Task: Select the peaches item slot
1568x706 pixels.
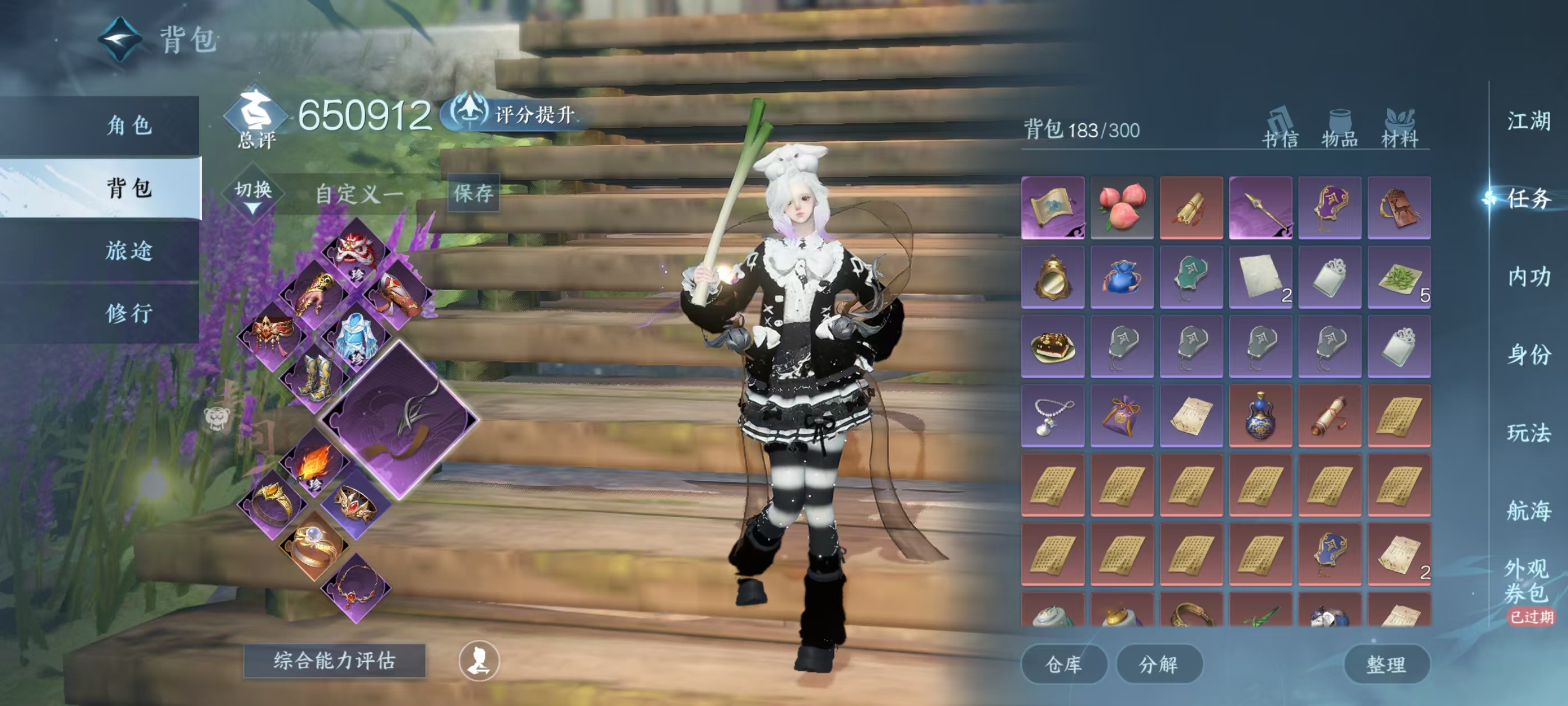Action: [1122, 208]
